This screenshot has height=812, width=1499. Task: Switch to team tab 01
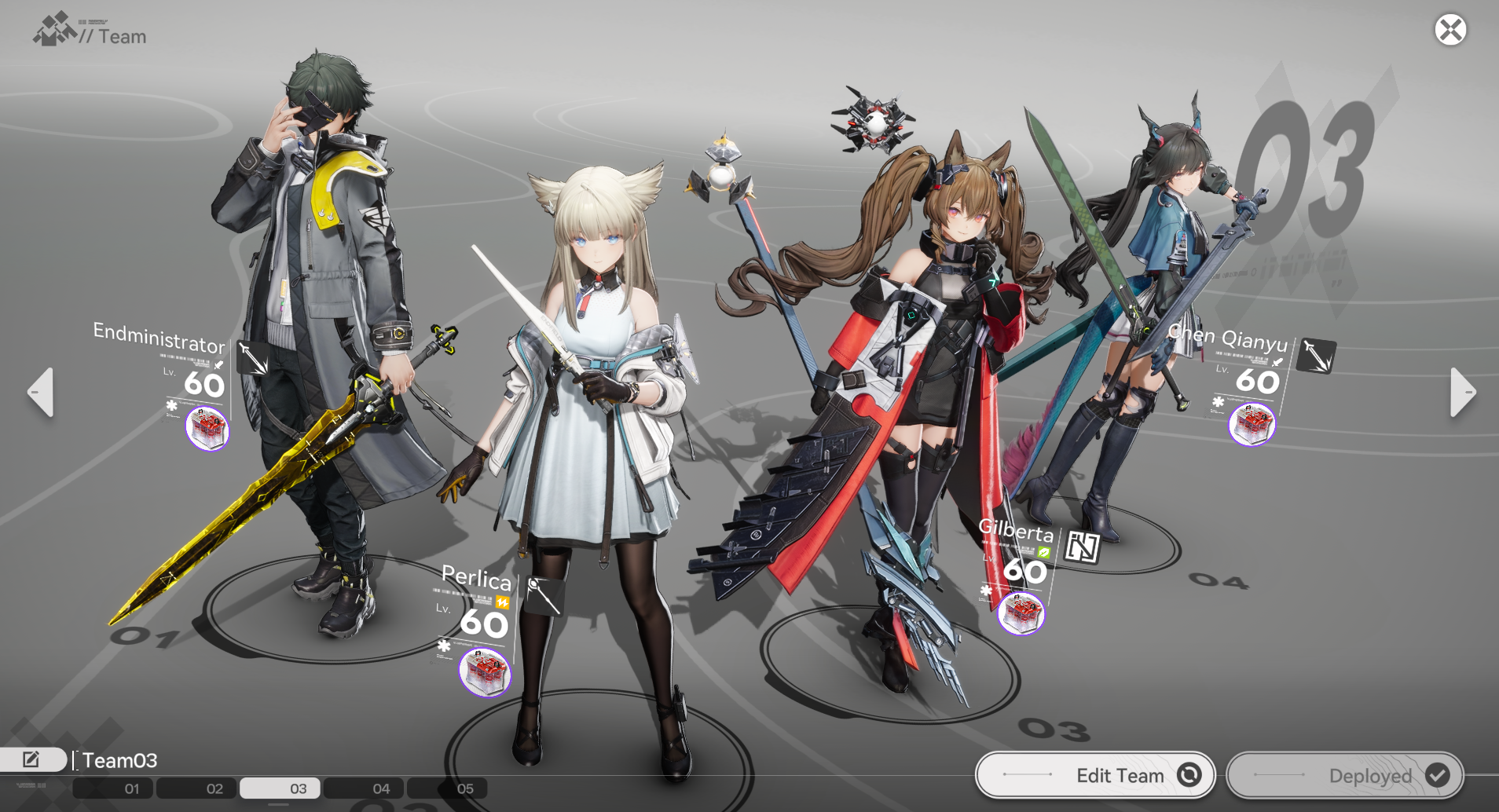pos(131,788)
